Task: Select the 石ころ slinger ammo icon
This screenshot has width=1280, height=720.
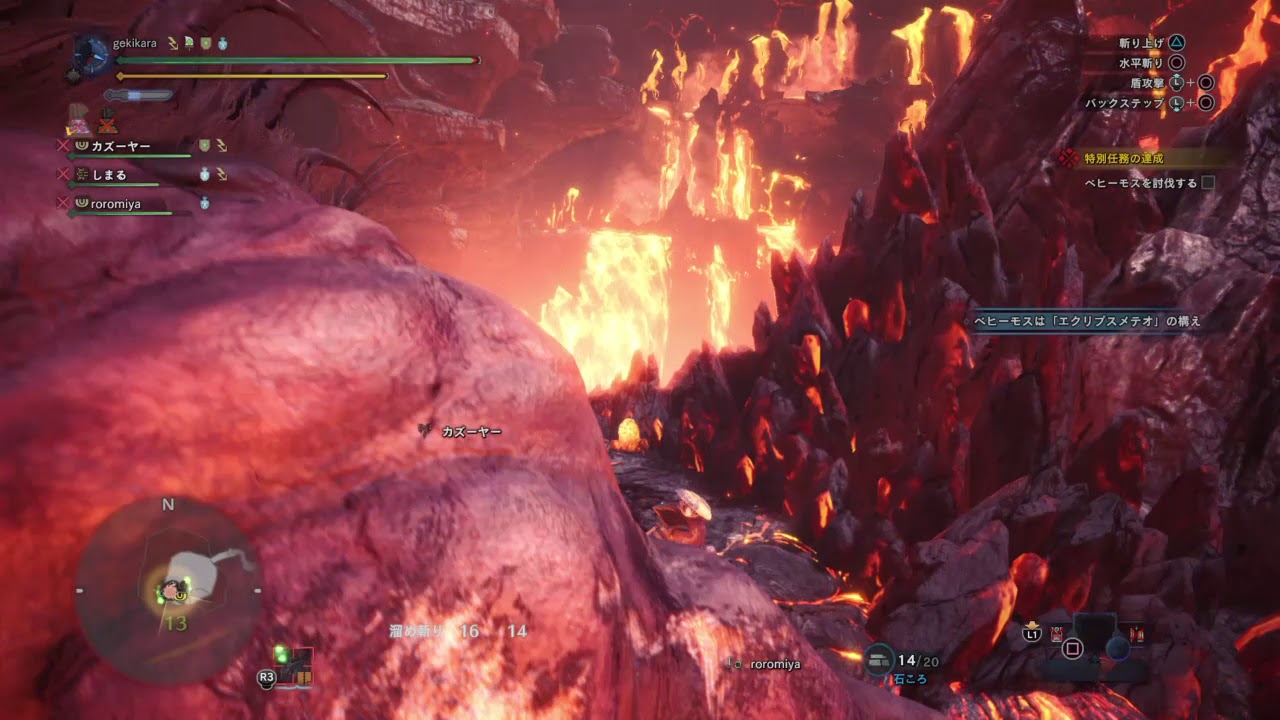Action: [880, 658]
